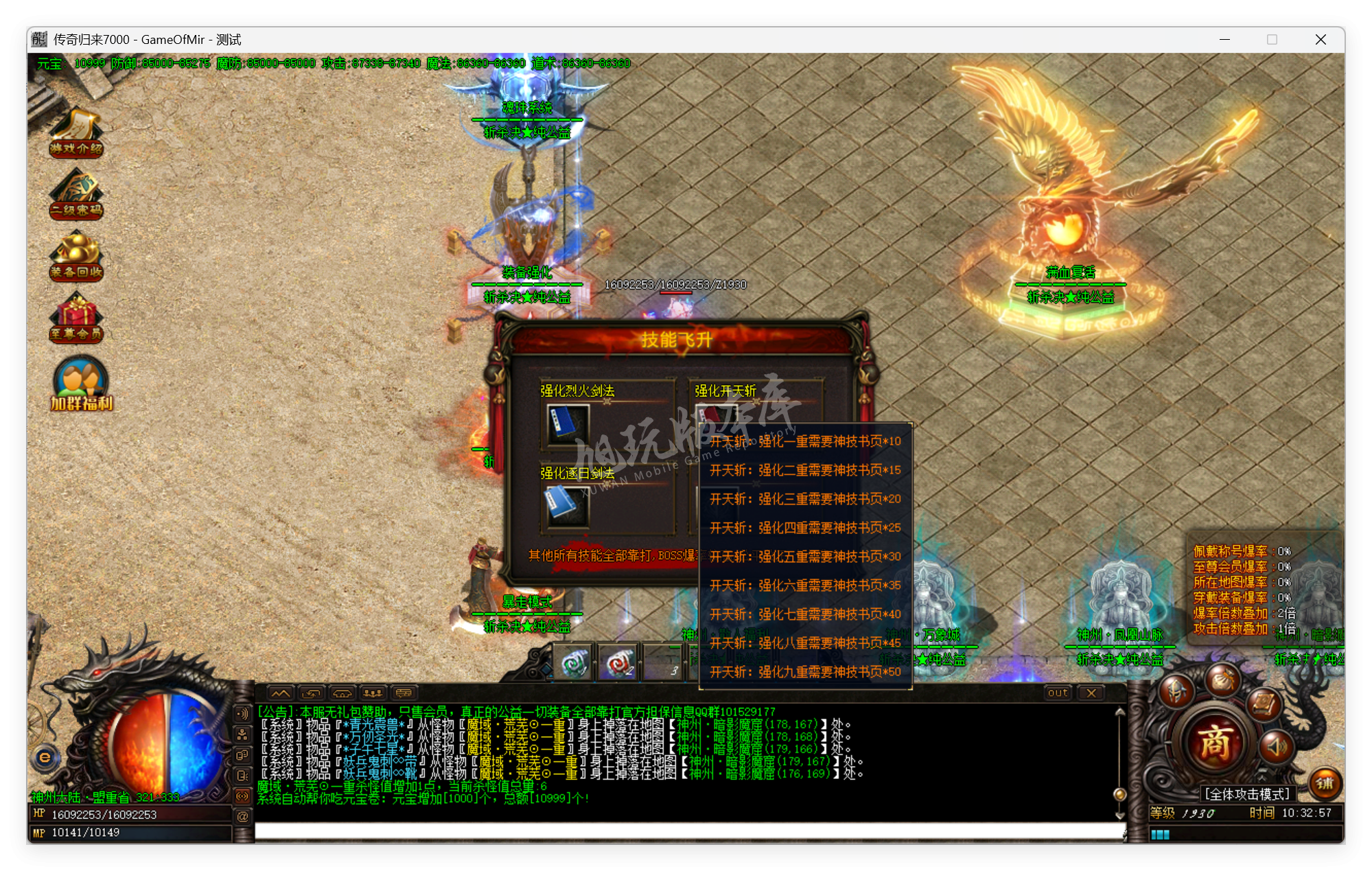Screen dimensions: 1372x871
Task: Toggle the [全体攻击模式] attack mode
Action: pyautogui.click(x=1247, y=792)
